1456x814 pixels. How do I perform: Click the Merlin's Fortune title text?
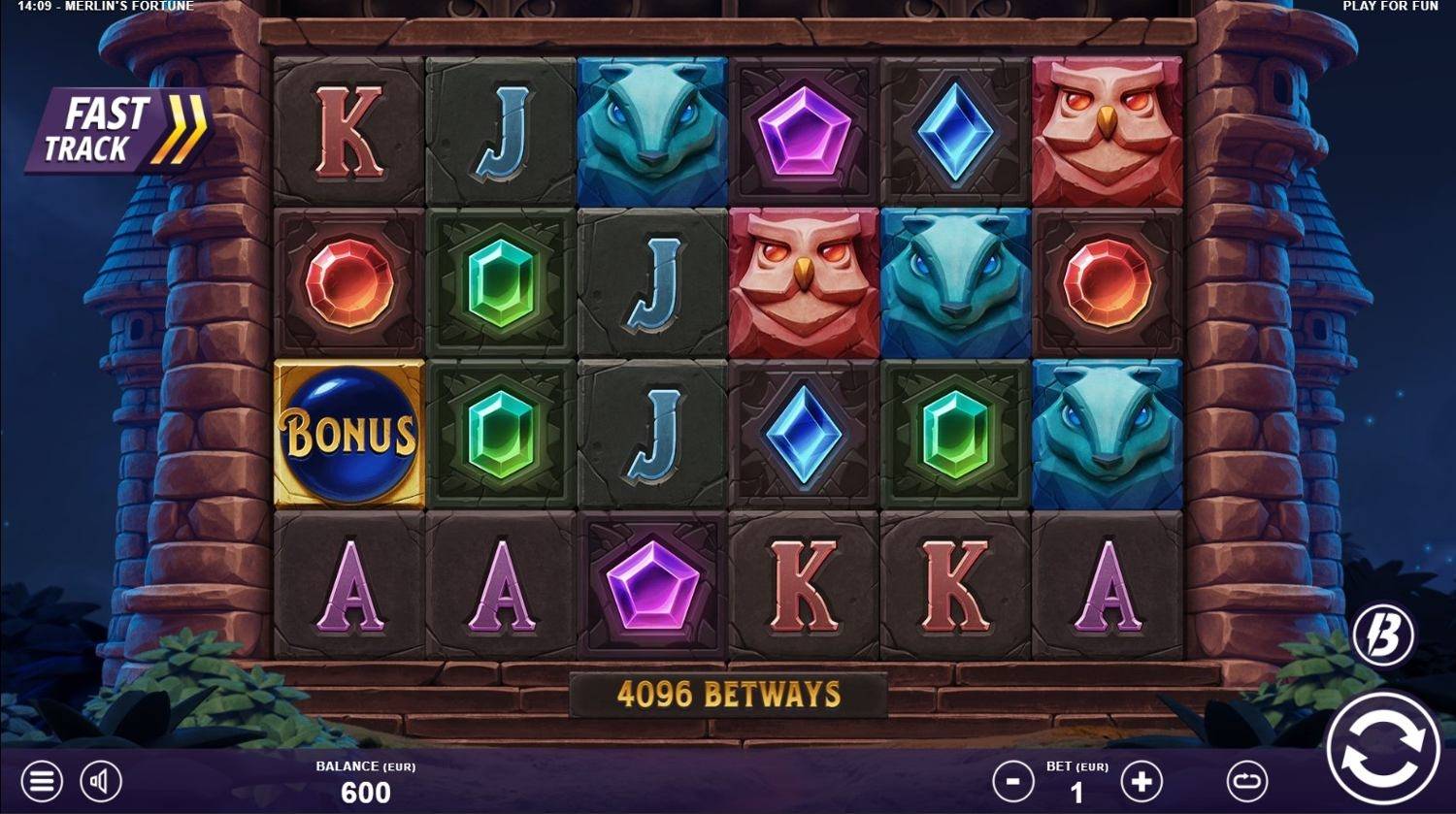coord(127,8)
